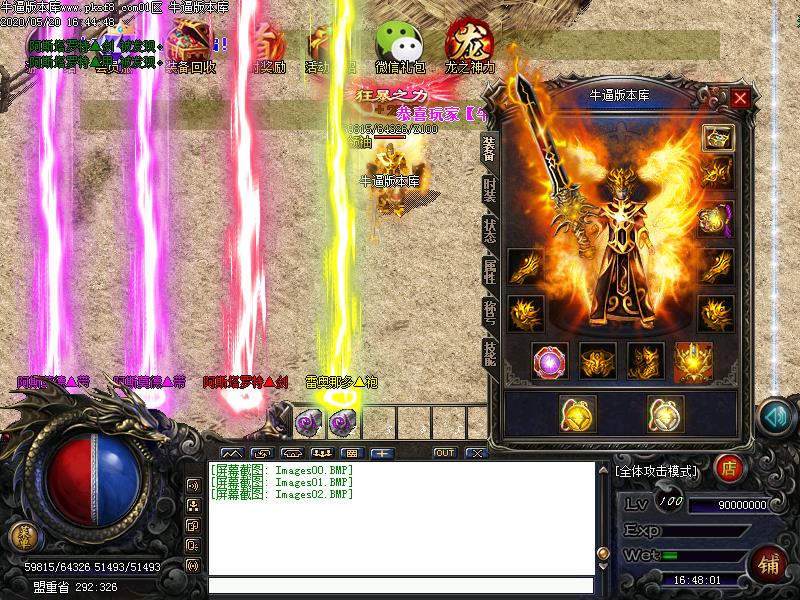Click the OUT button above chat
Screen dimensions: 800x600
tap(445, 453)
